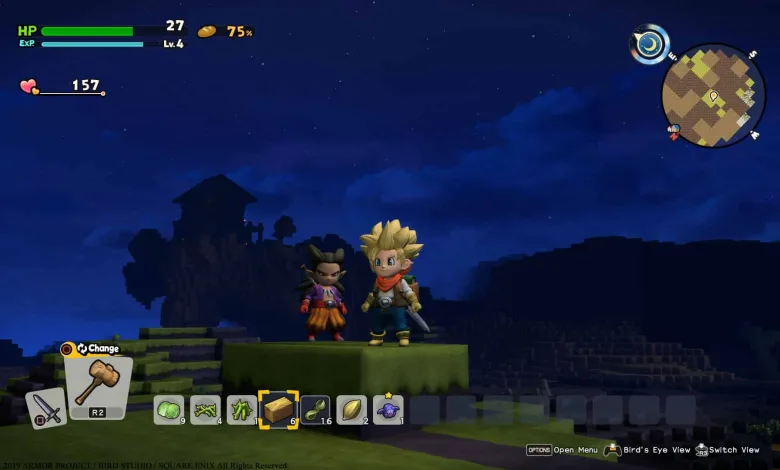Pick the green cord item slot
This screenshot has width=780, height=470.
click(315, 409)
